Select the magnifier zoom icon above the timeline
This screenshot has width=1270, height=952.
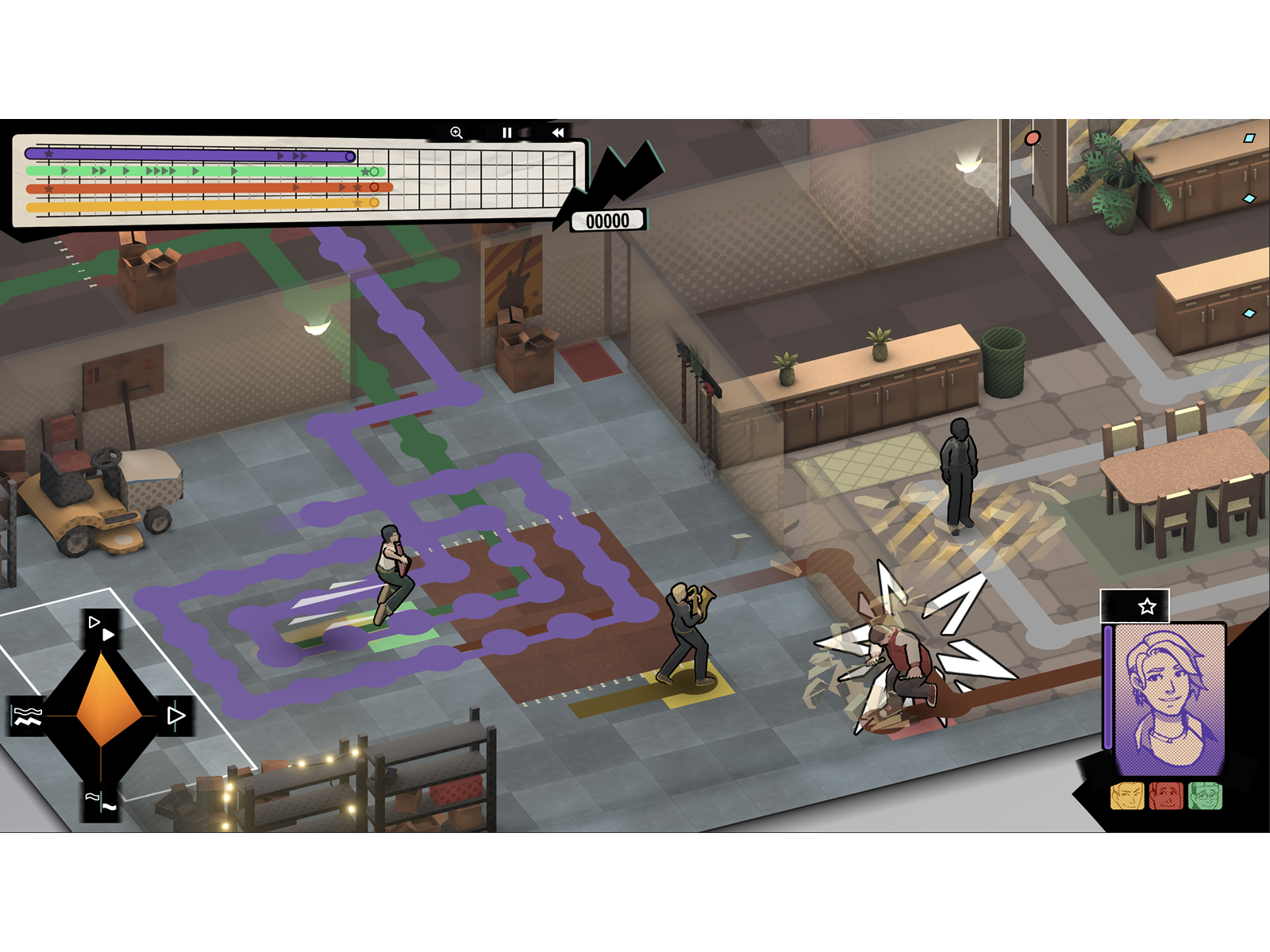tap(457, 132)
